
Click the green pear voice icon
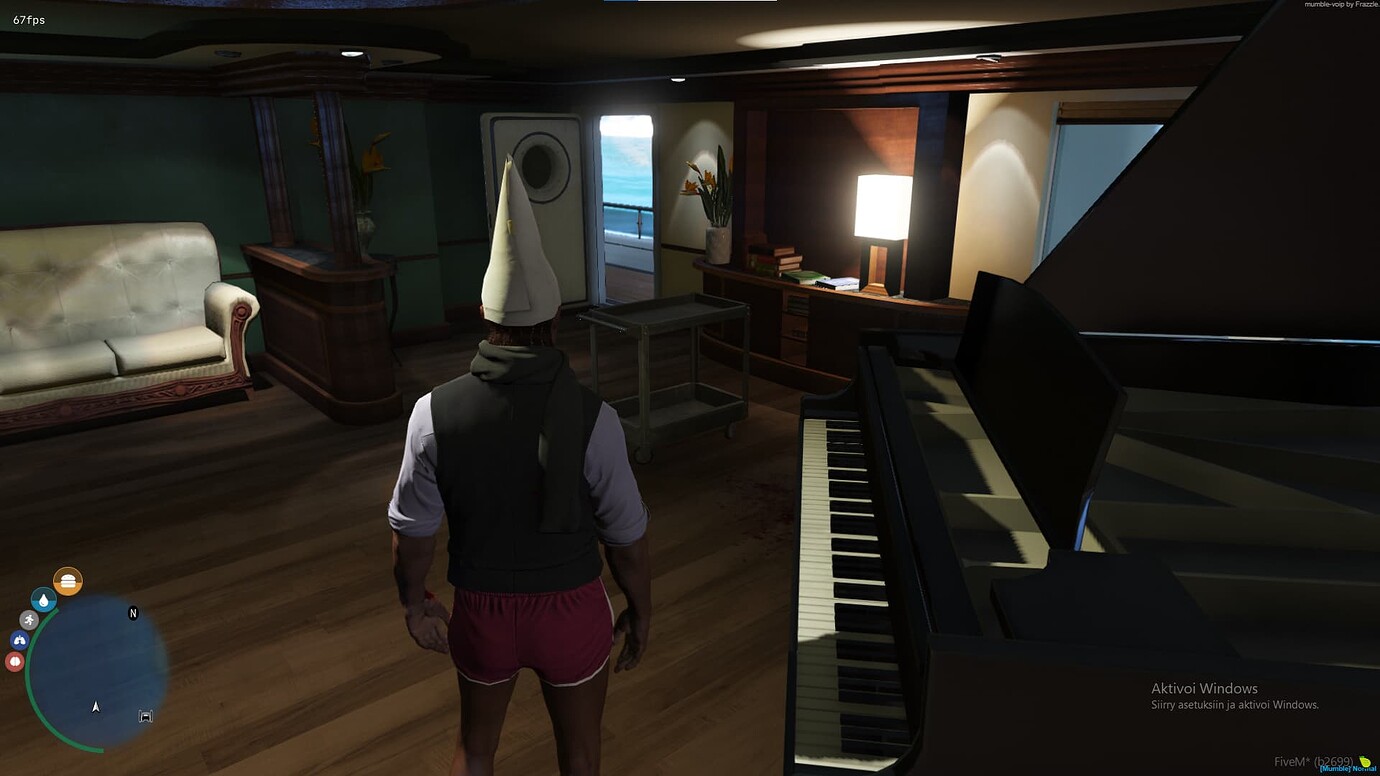click(1364, 761)
